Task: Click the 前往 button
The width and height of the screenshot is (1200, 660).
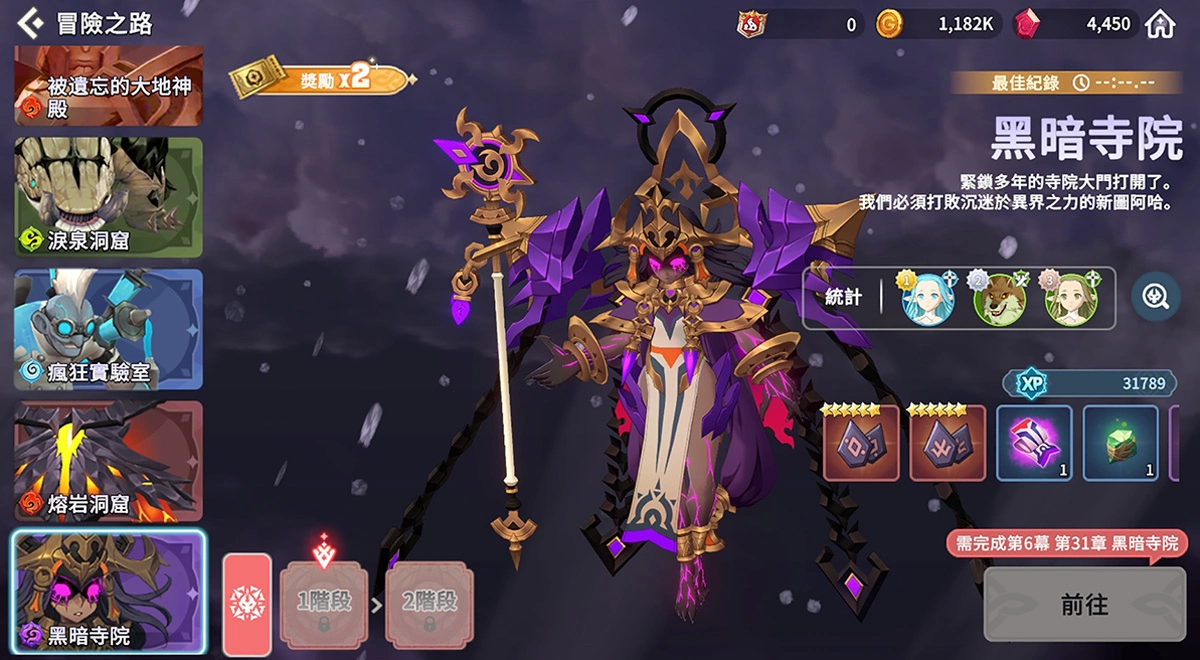Action: pyautogui.click(x=1084, y=604)
